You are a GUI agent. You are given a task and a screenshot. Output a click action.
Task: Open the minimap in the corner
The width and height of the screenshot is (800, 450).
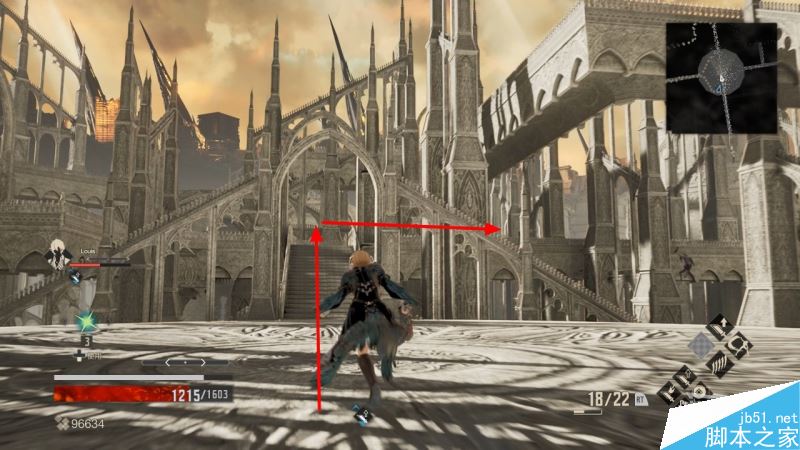coord(721,78)
